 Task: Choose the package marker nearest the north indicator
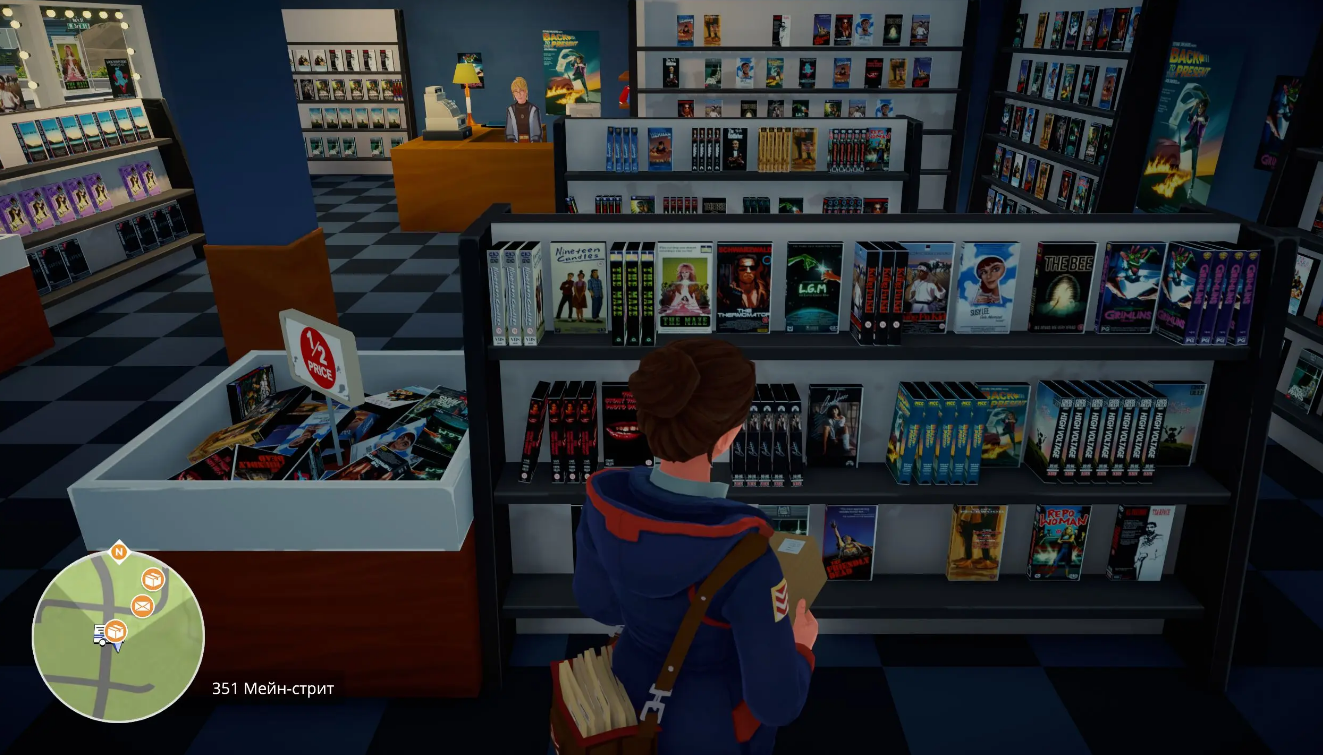click(153, 579)
